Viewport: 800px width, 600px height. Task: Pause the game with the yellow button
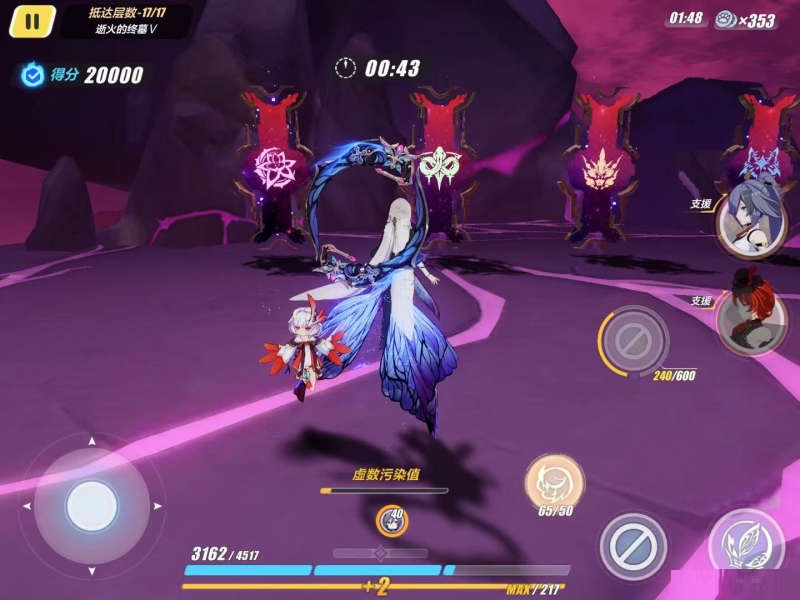point(32,21)
